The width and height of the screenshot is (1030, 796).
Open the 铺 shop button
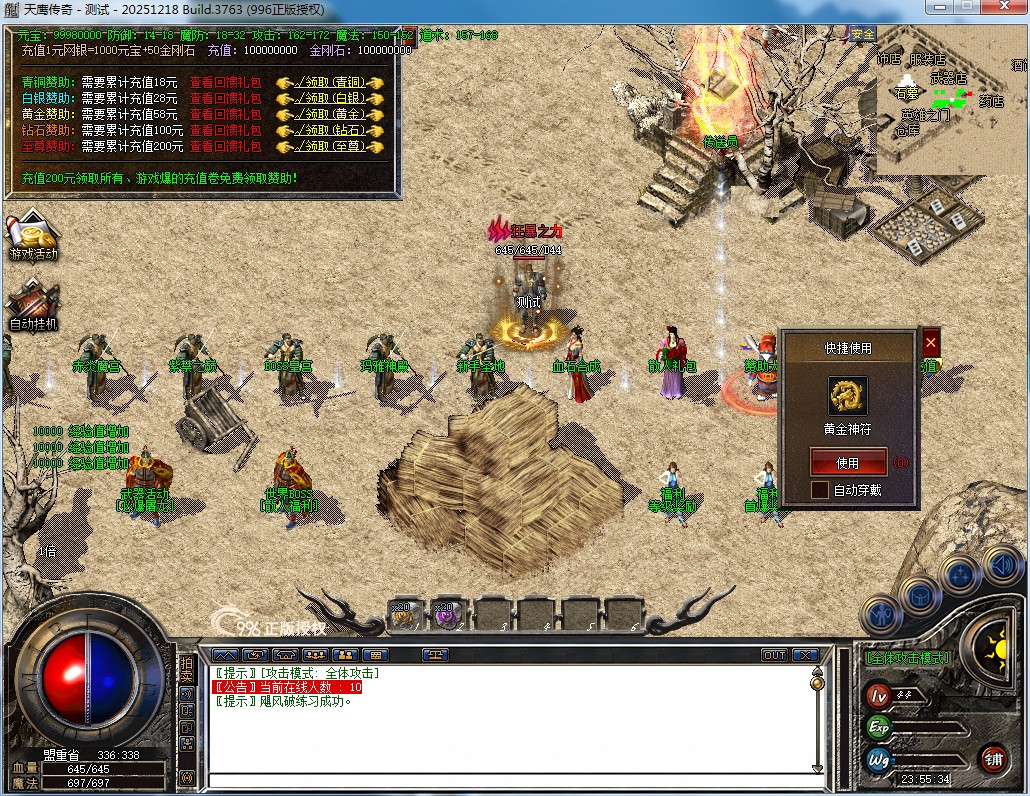993,758
